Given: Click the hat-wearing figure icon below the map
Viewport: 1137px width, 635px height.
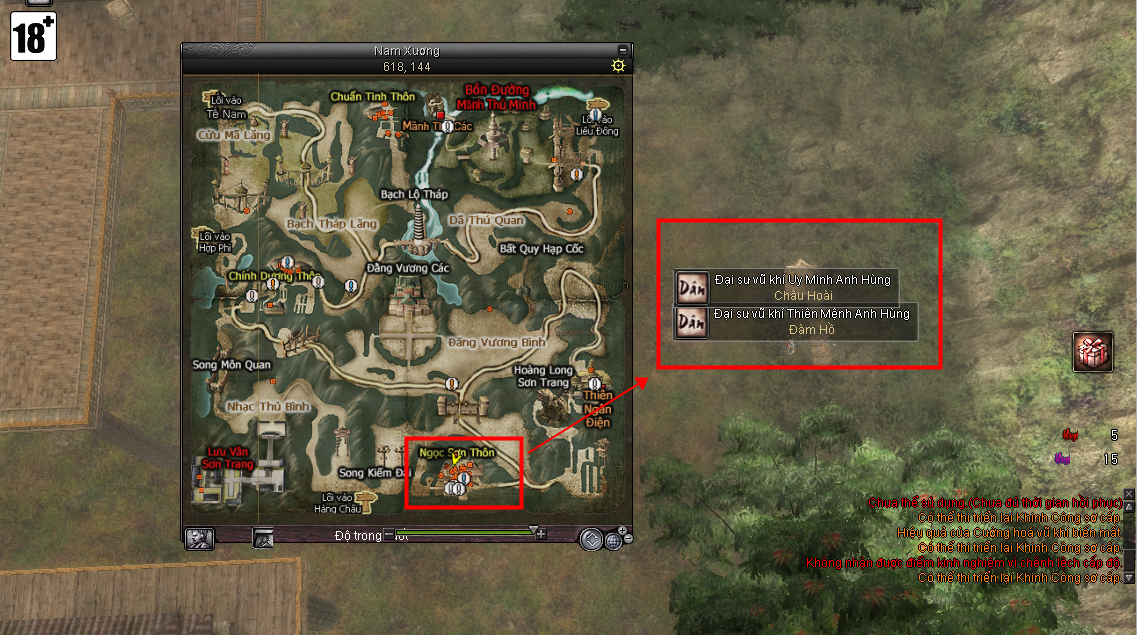Looking at the screenshot, I should [264, 538].
